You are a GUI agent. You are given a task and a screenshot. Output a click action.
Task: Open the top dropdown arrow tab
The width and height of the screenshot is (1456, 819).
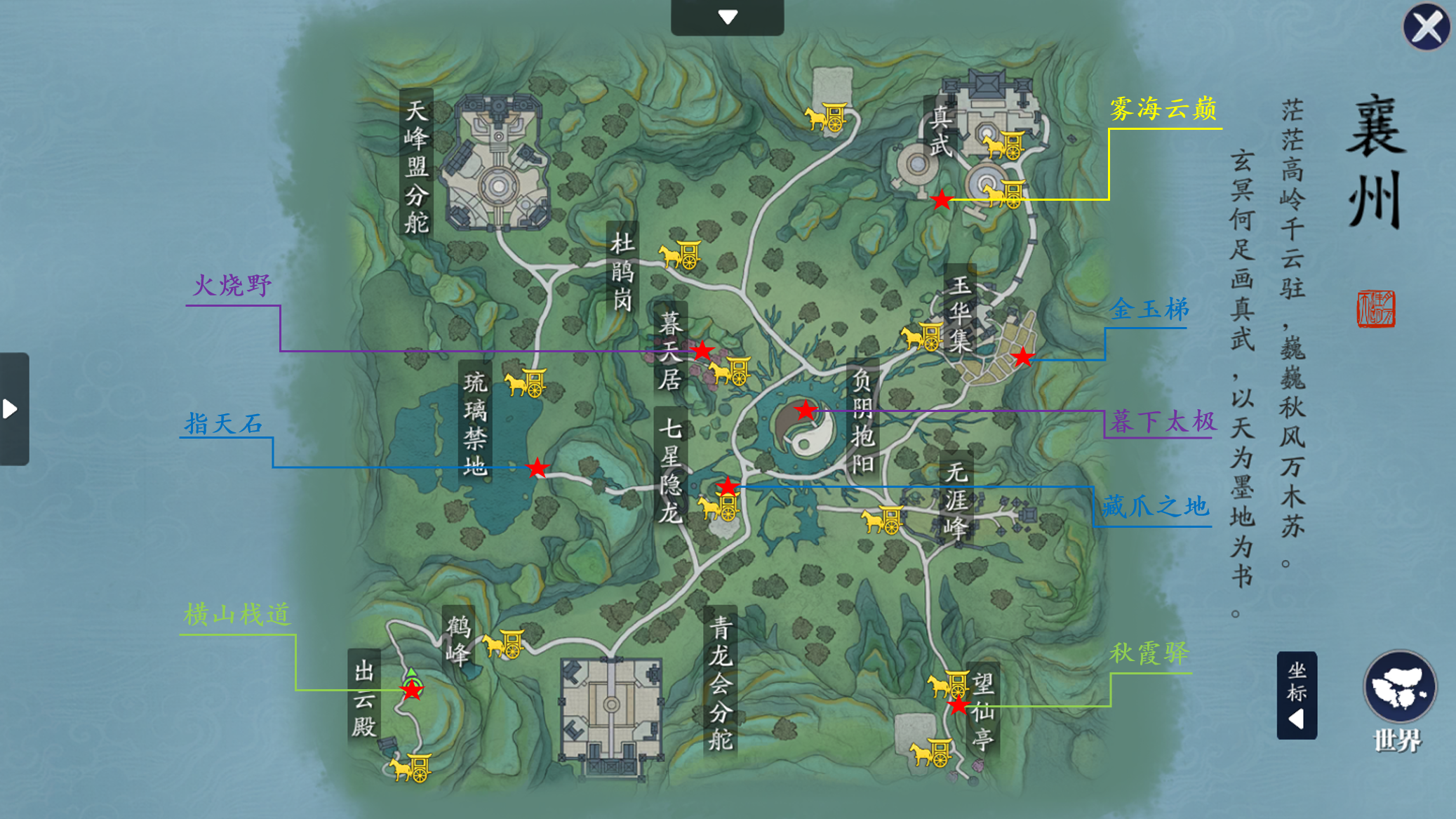click(x=727, y=17)
